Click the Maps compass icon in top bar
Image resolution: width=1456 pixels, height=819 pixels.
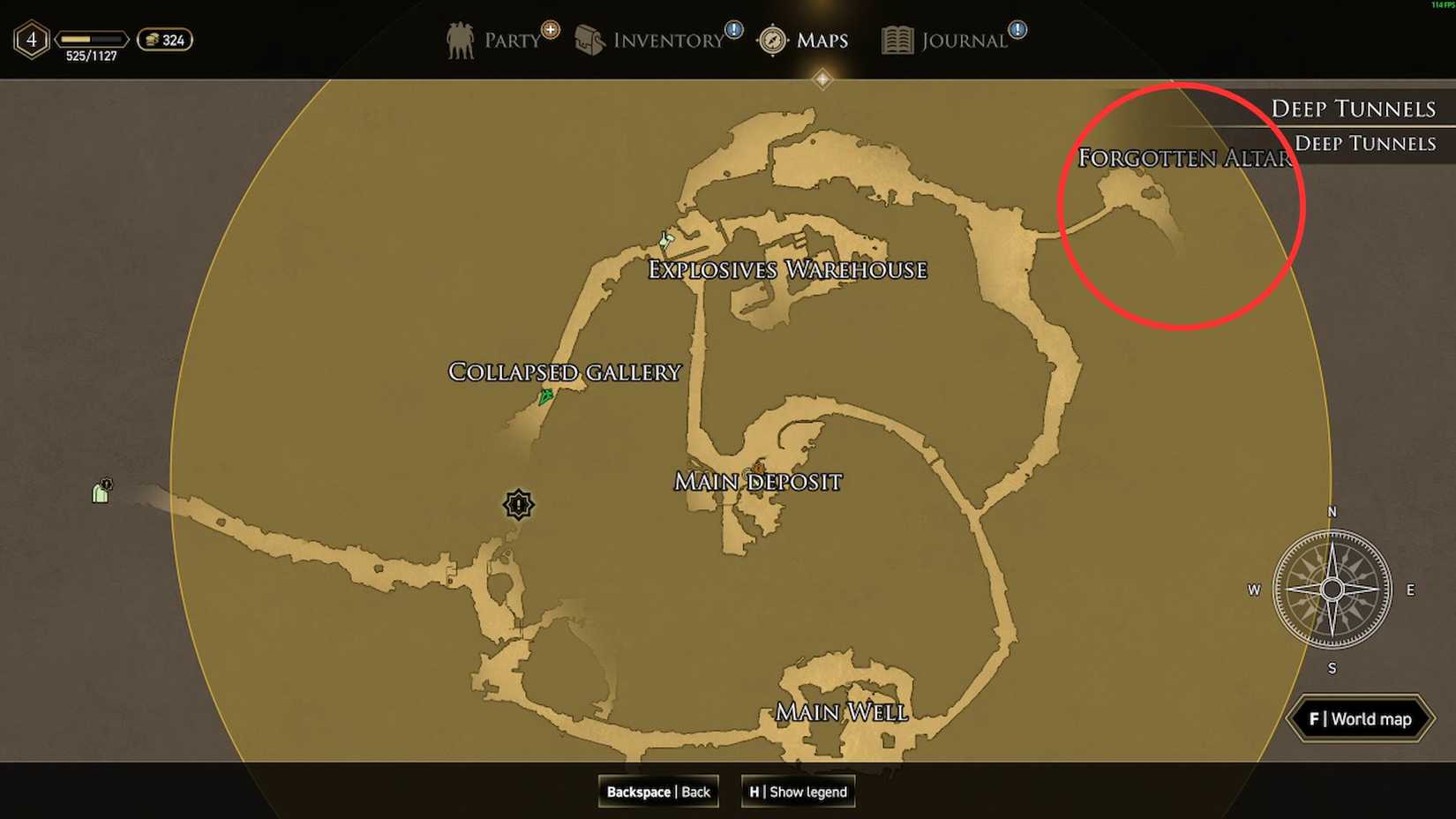click(771, 40)
